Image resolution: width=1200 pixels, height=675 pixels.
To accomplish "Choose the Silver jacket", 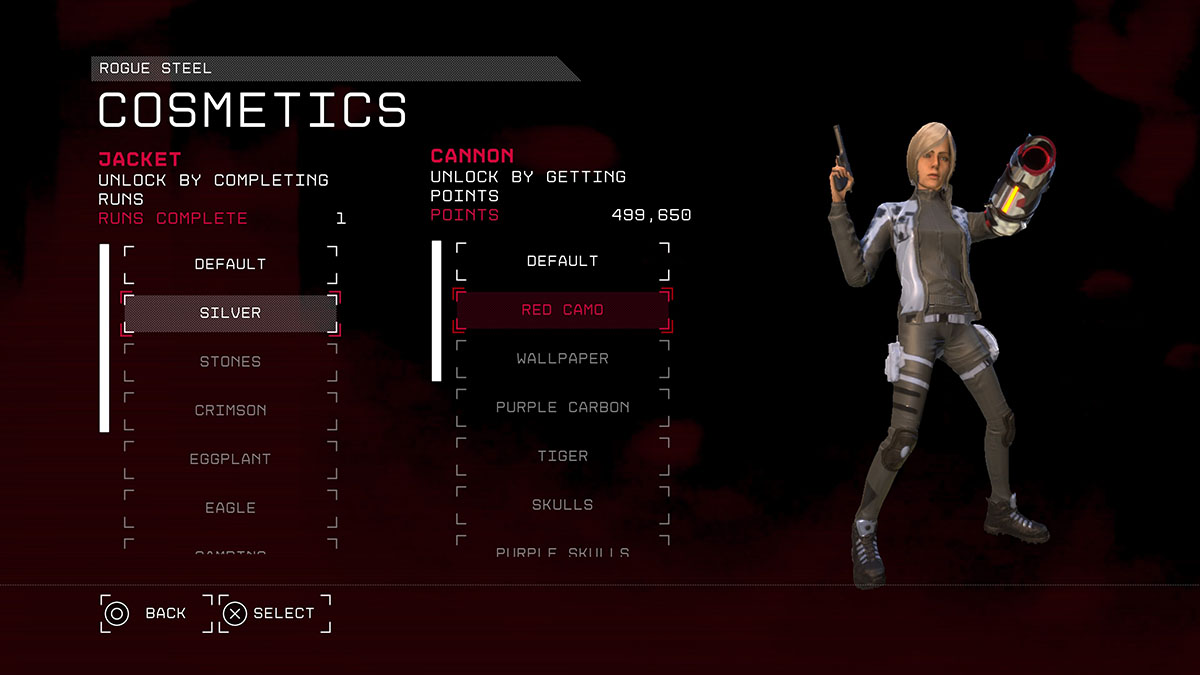I will point(230,313).
